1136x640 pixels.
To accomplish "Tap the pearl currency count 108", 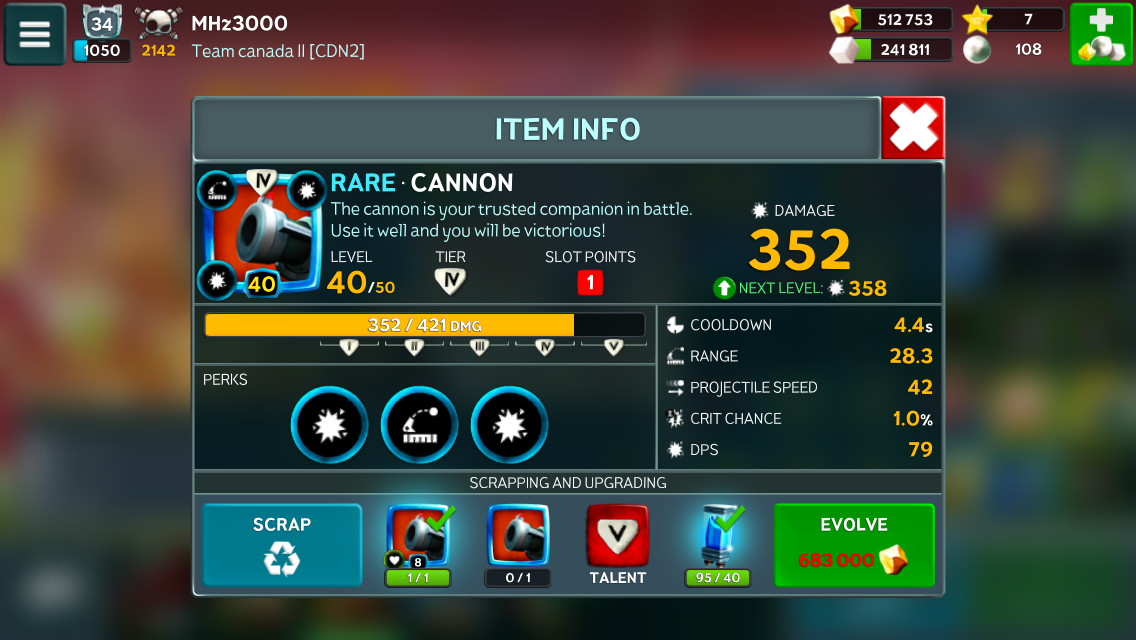I will [x=1012, y=50].
